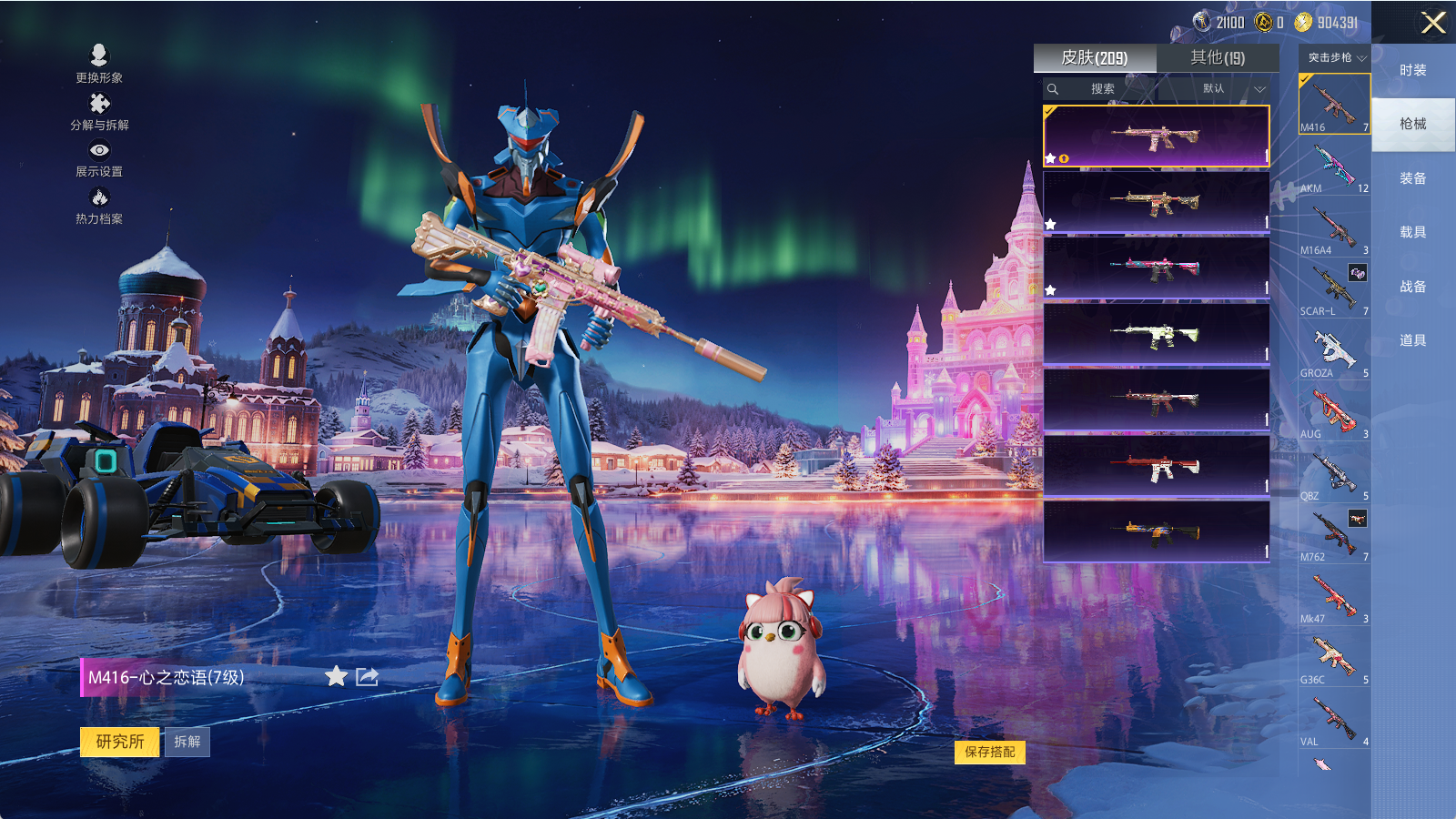Click the 搜索 search field

tap(1102, 89)
